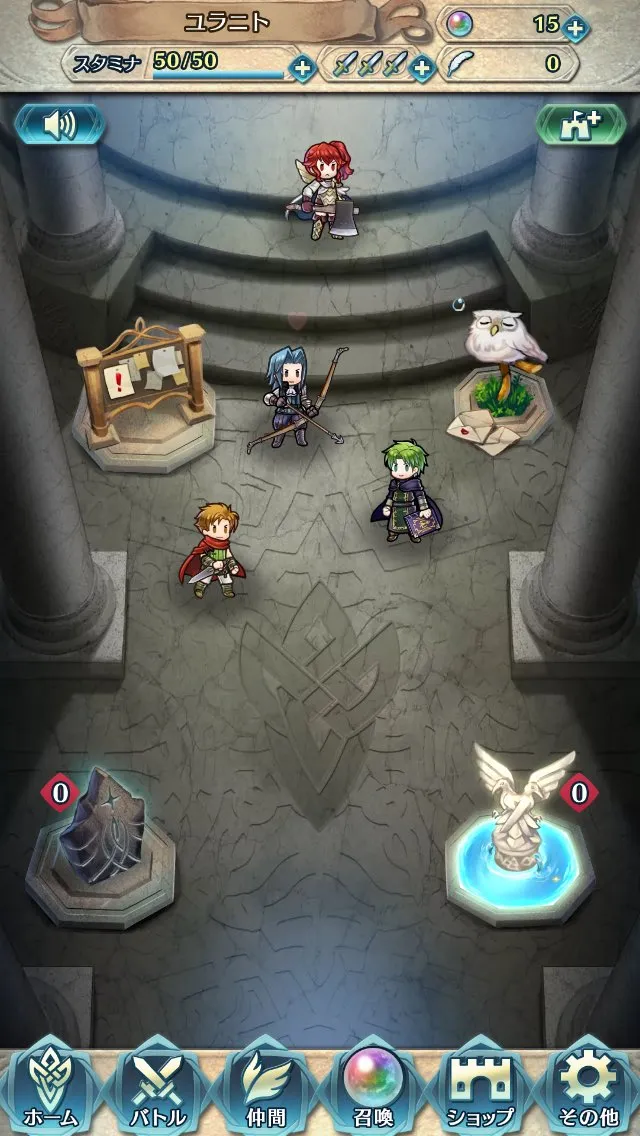Image resolution: width=640 pixels, height=1136 pixels.
Task: Open the ホーム tab
Action: 50,1088
